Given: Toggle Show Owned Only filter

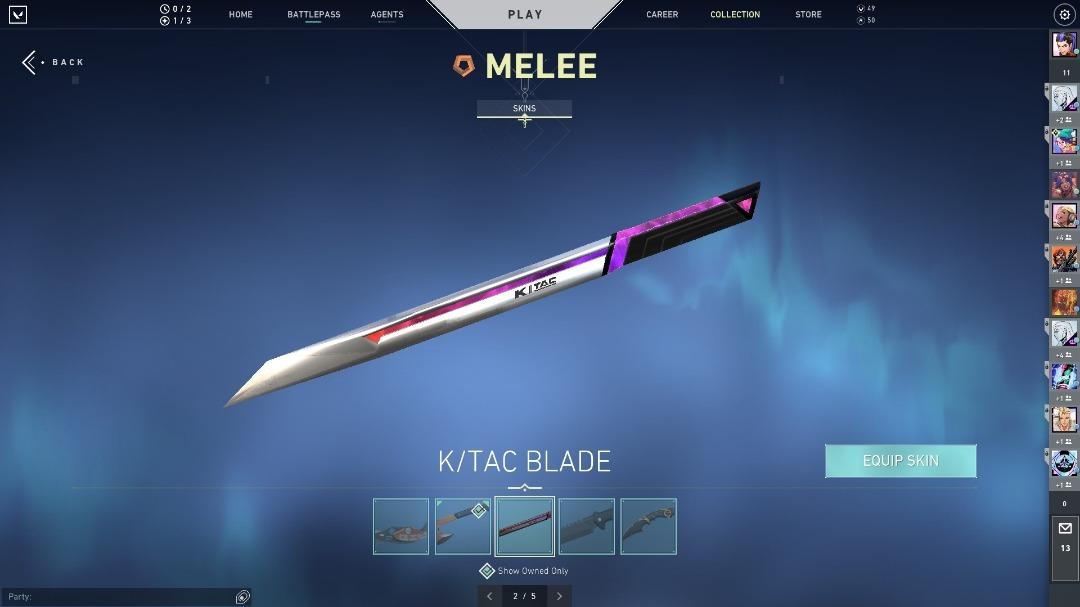Looking at the screenshot, I should pos(487,571).
